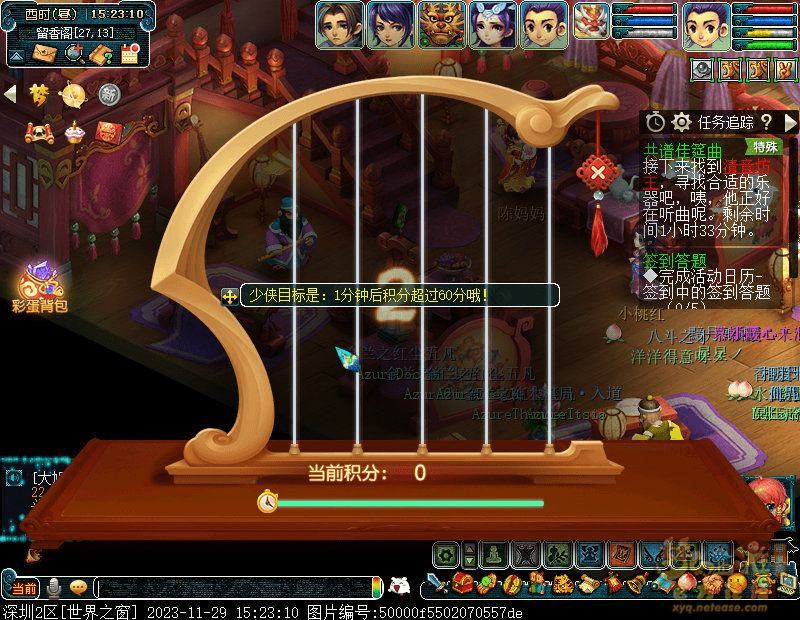800x620 pixels.
Task: Click the gold 梦 icon
Action: (x=40, y=94)
